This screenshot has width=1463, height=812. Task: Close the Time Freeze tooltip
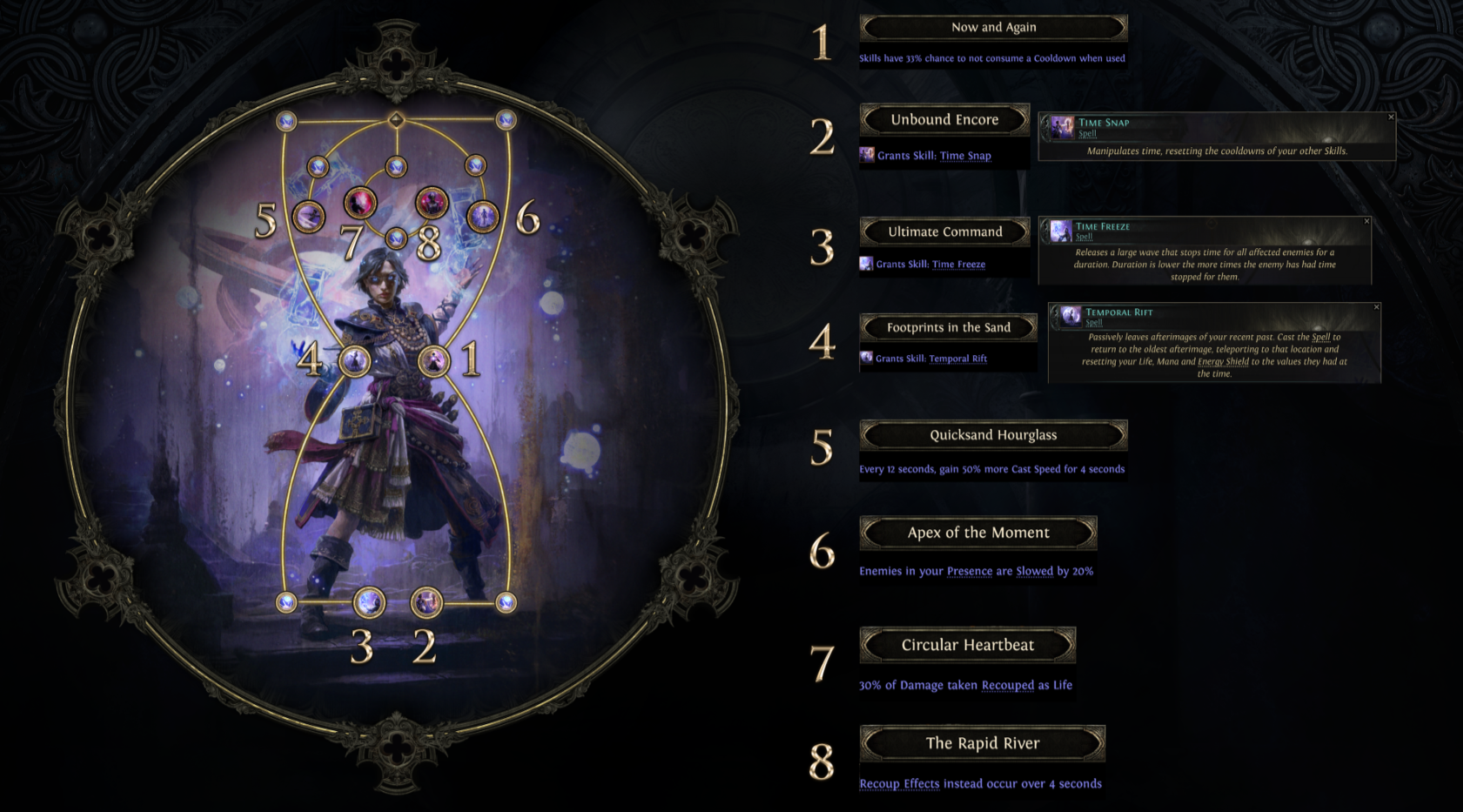point(1366,221)
